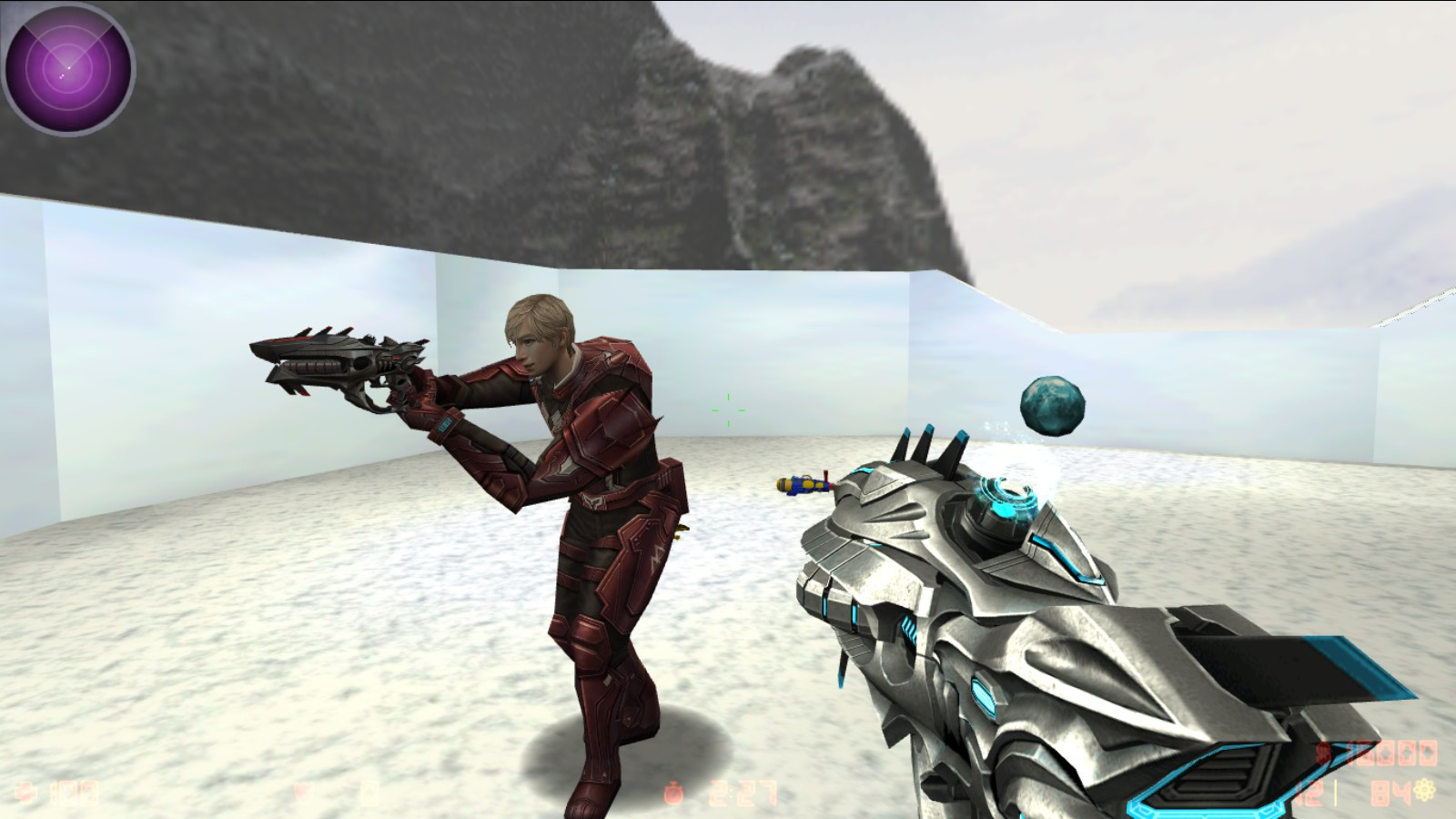Click the armor shield icon on the HUD
The image size is (1456, 819).
(x=303, y=794)
